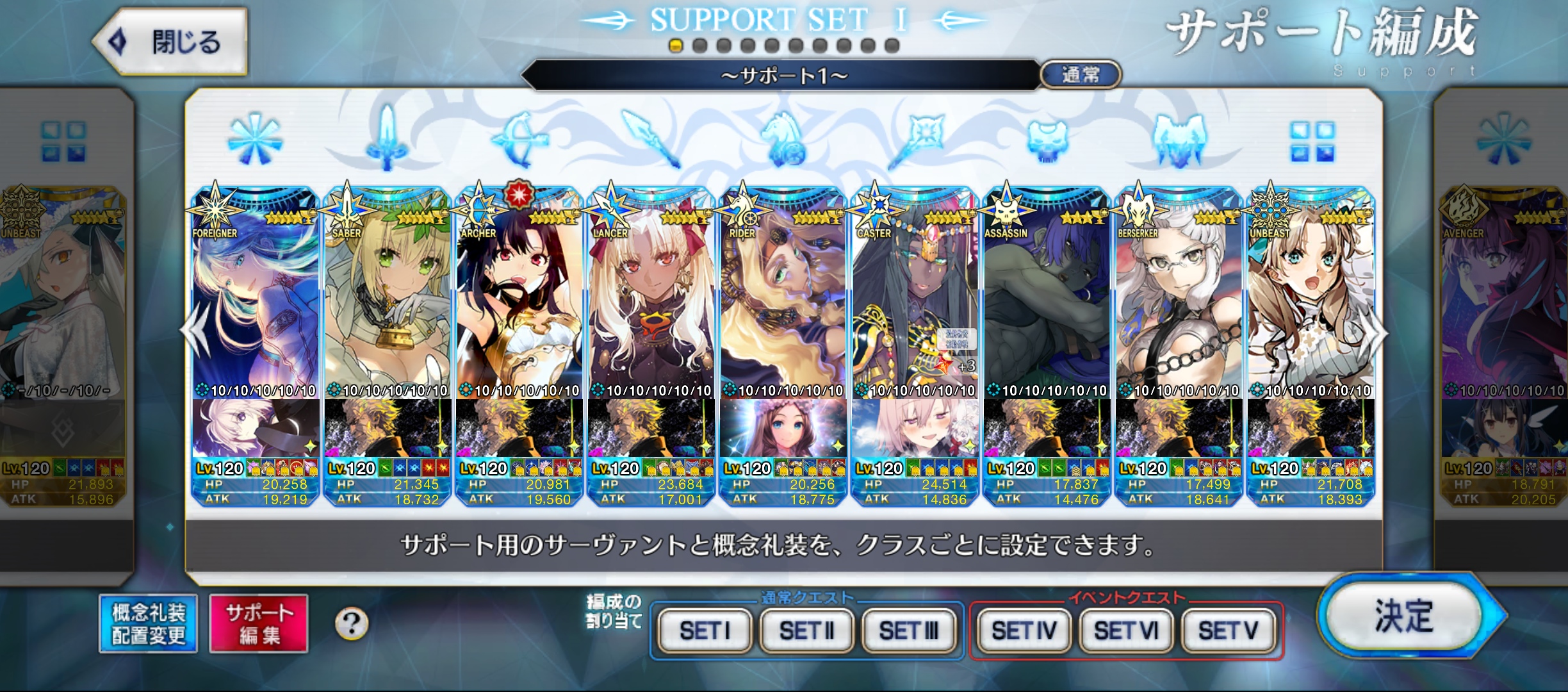Select the SET III assignment button
The image size is (1568, 692).
908,631
